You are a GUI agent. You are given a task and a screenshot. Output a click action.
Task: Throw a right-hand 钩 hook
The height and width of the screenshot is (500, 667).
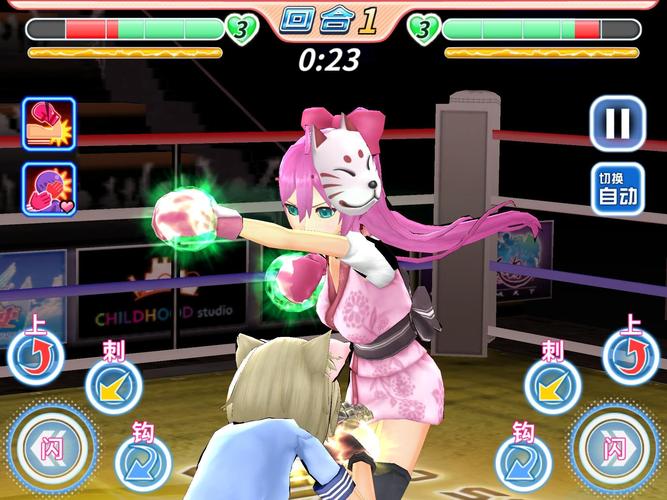523,462
